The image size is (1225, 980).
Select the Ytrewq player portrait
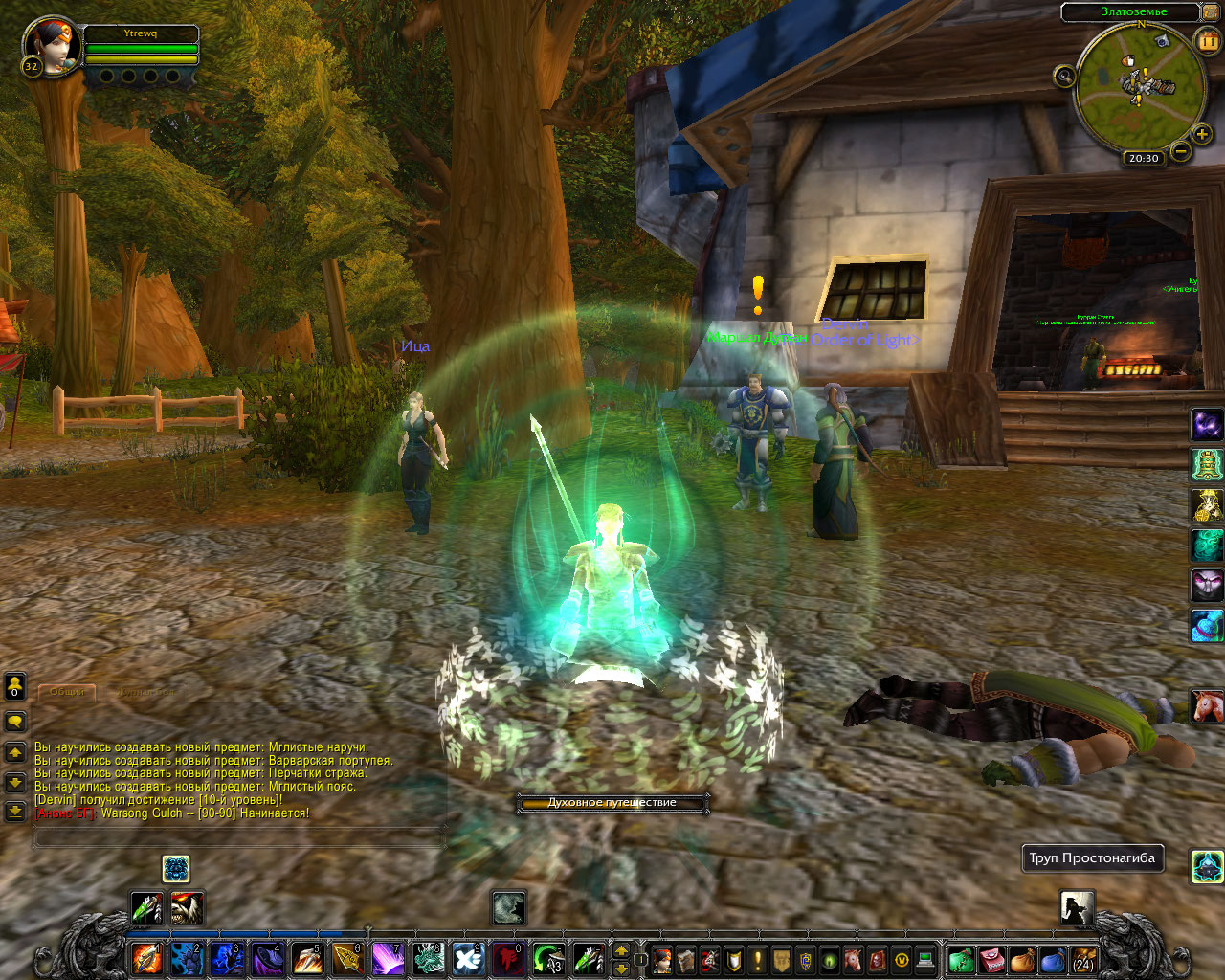(x=48, y=46)
